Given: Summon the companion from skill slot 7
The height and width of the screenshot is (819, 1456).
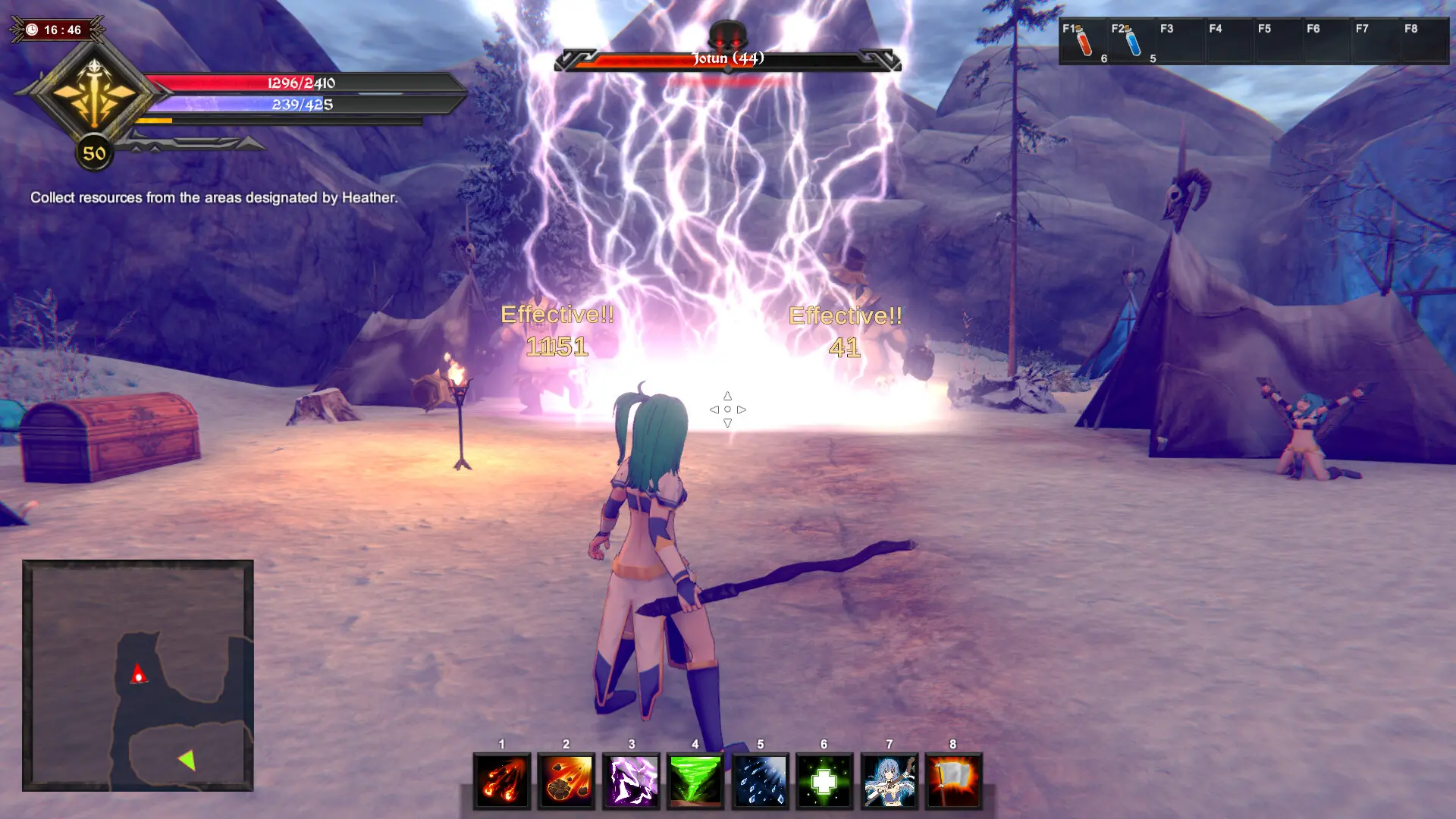Looking at the screenshot, I should pos(891,781).
